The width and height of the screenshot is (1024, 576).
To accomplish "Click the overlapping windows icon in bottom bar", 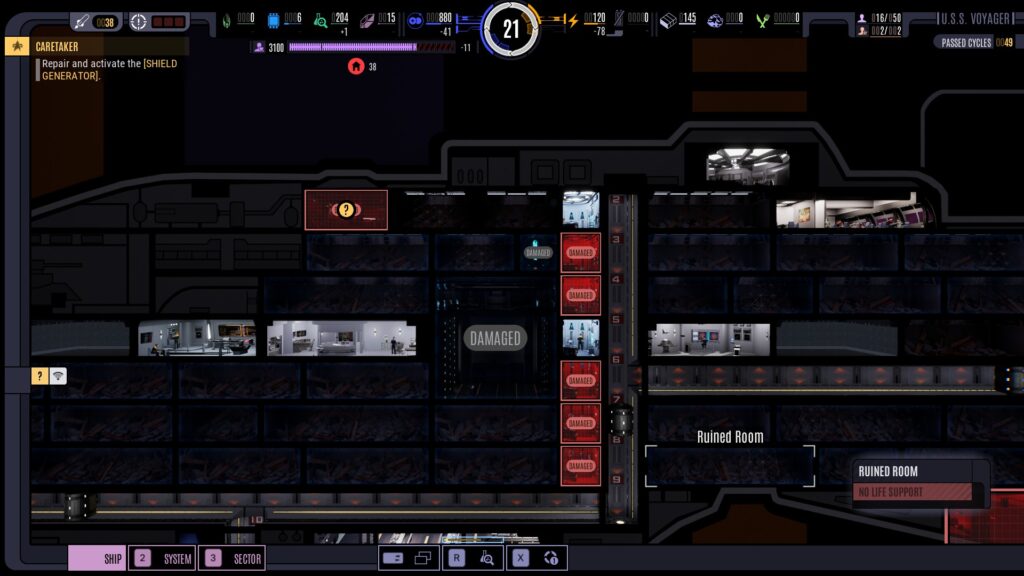I will [x=422, y=559].
